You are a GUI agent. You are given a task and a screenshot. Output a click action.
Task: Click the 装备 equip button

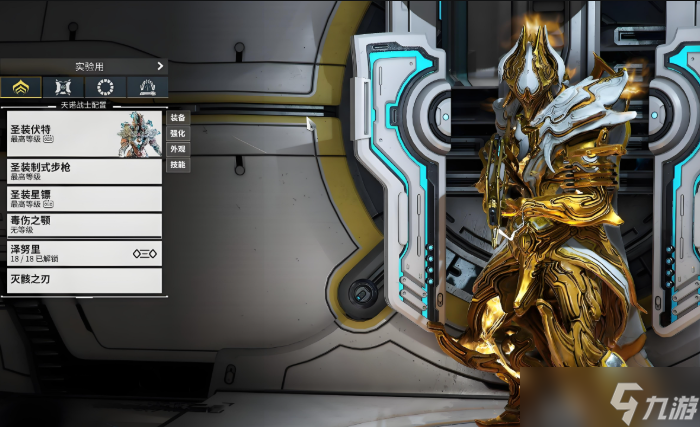pos(177,116)
